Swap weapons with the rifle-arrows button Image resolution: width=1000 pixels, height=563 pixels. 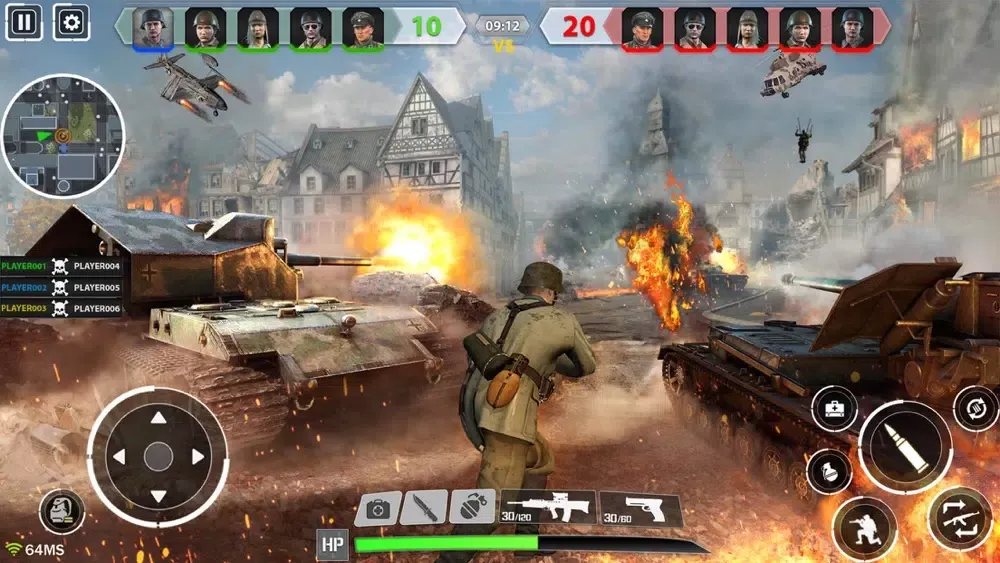(959, 518)
